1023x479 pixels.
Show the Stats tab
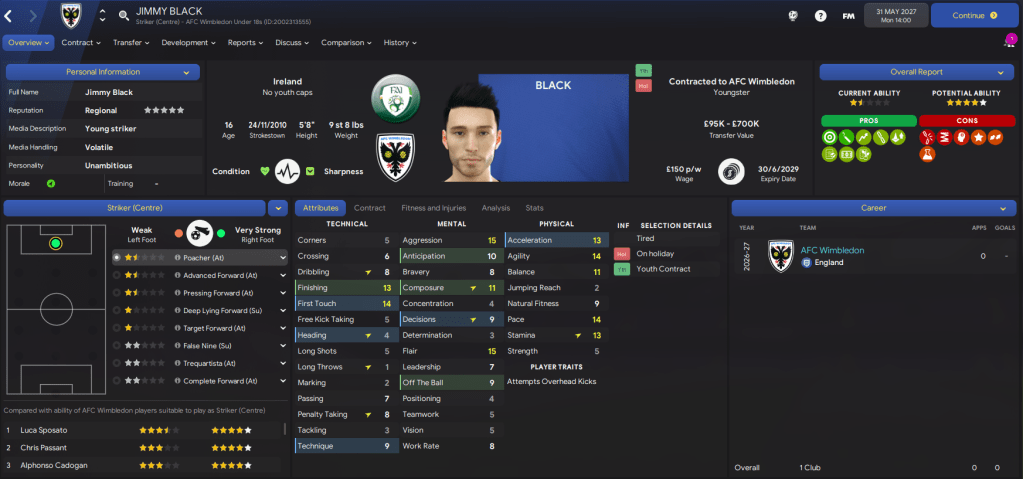click(x=534, y=208)
